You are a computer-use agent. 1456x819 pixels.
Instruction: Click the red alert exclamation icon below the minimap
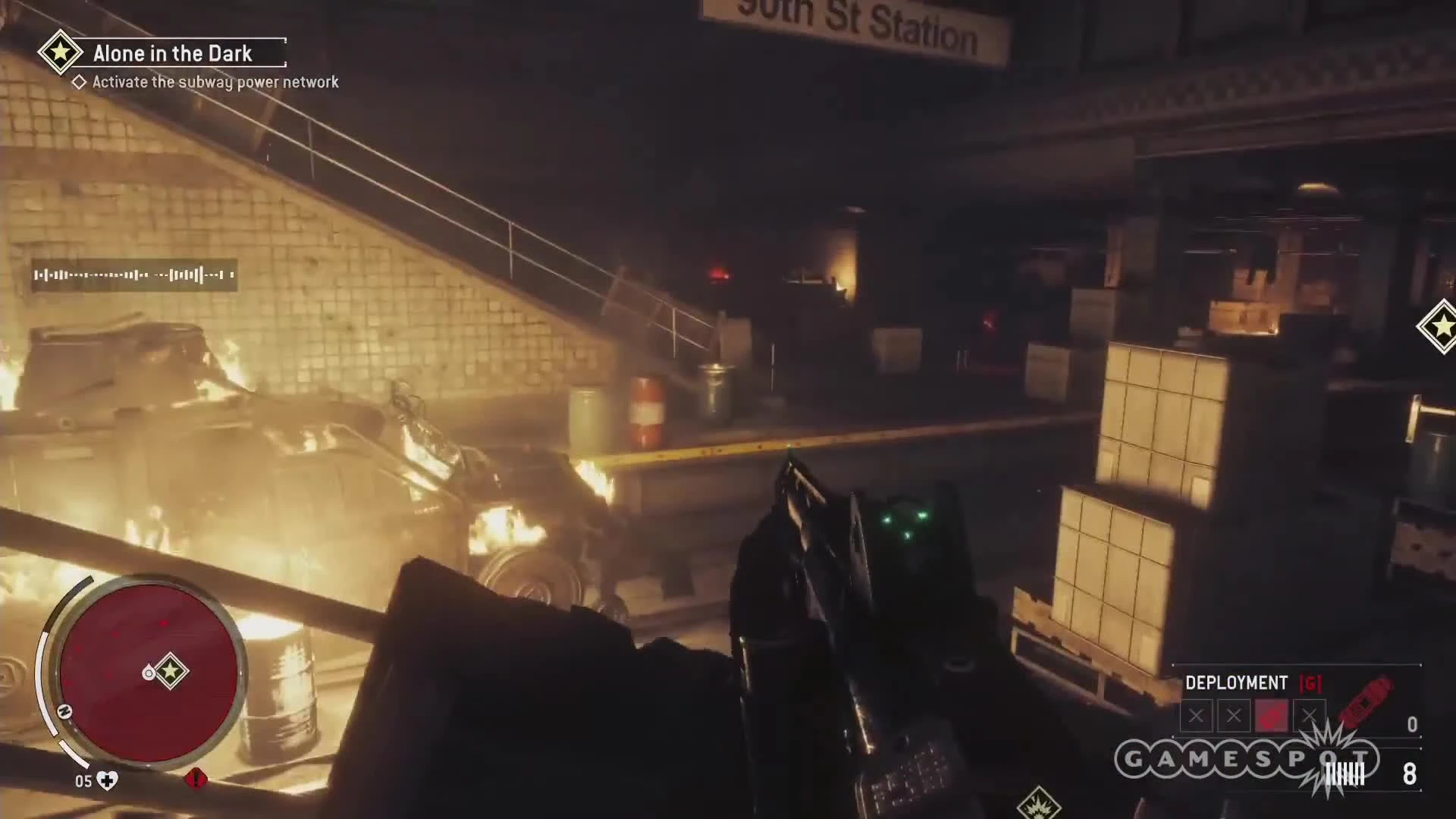coord(196,780)
